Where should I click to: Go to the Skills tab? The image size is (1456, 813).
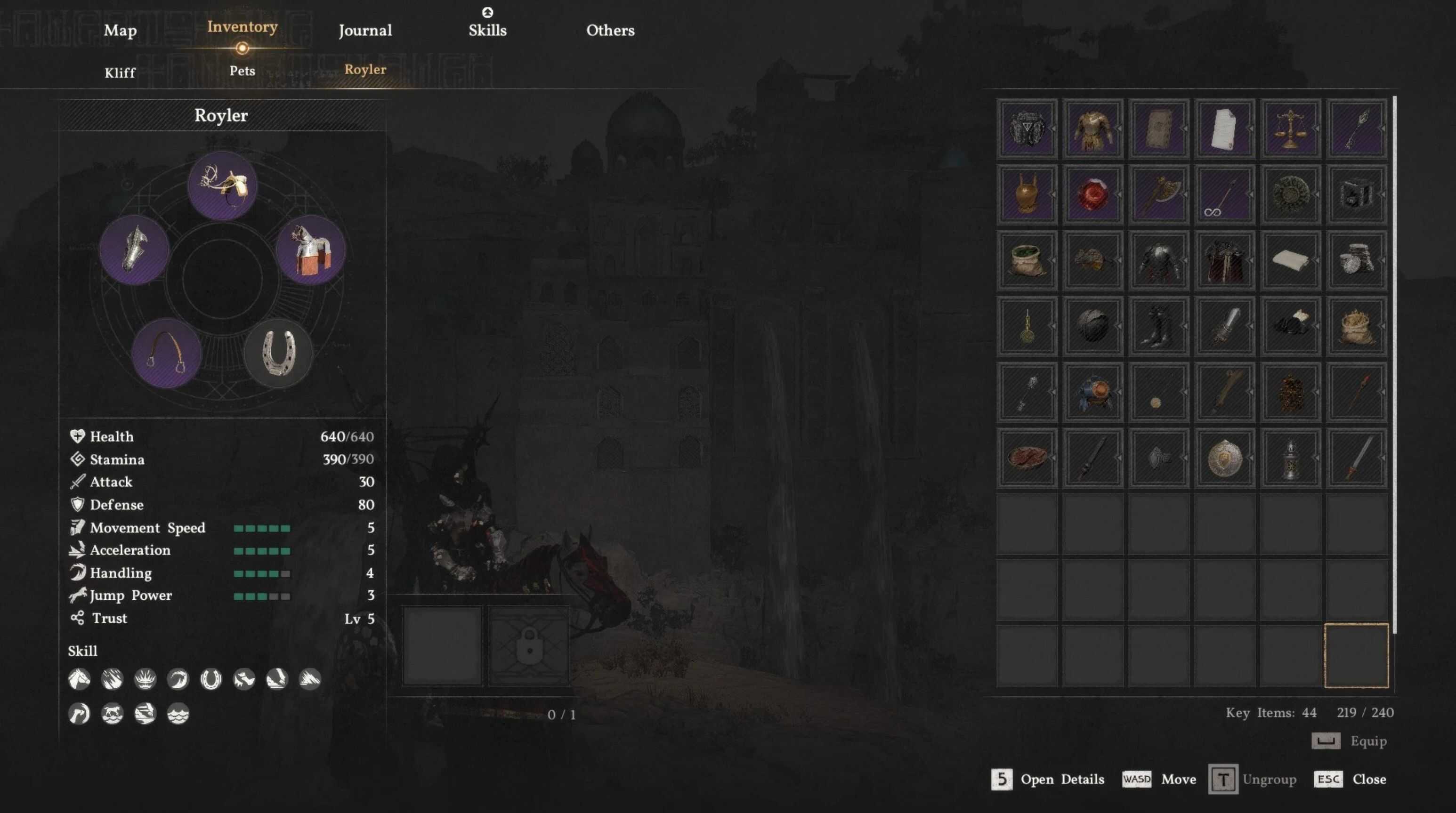(487, 31)
